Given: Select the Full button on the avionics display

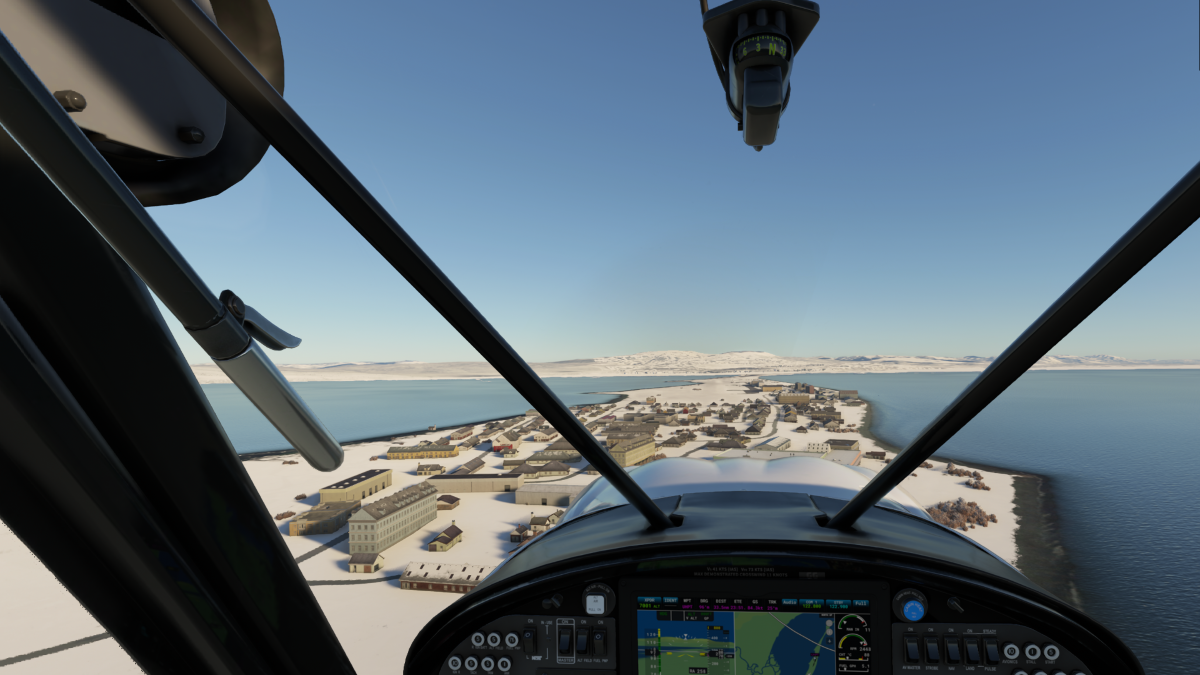Looking at the screenshot, I should point(861,603).
